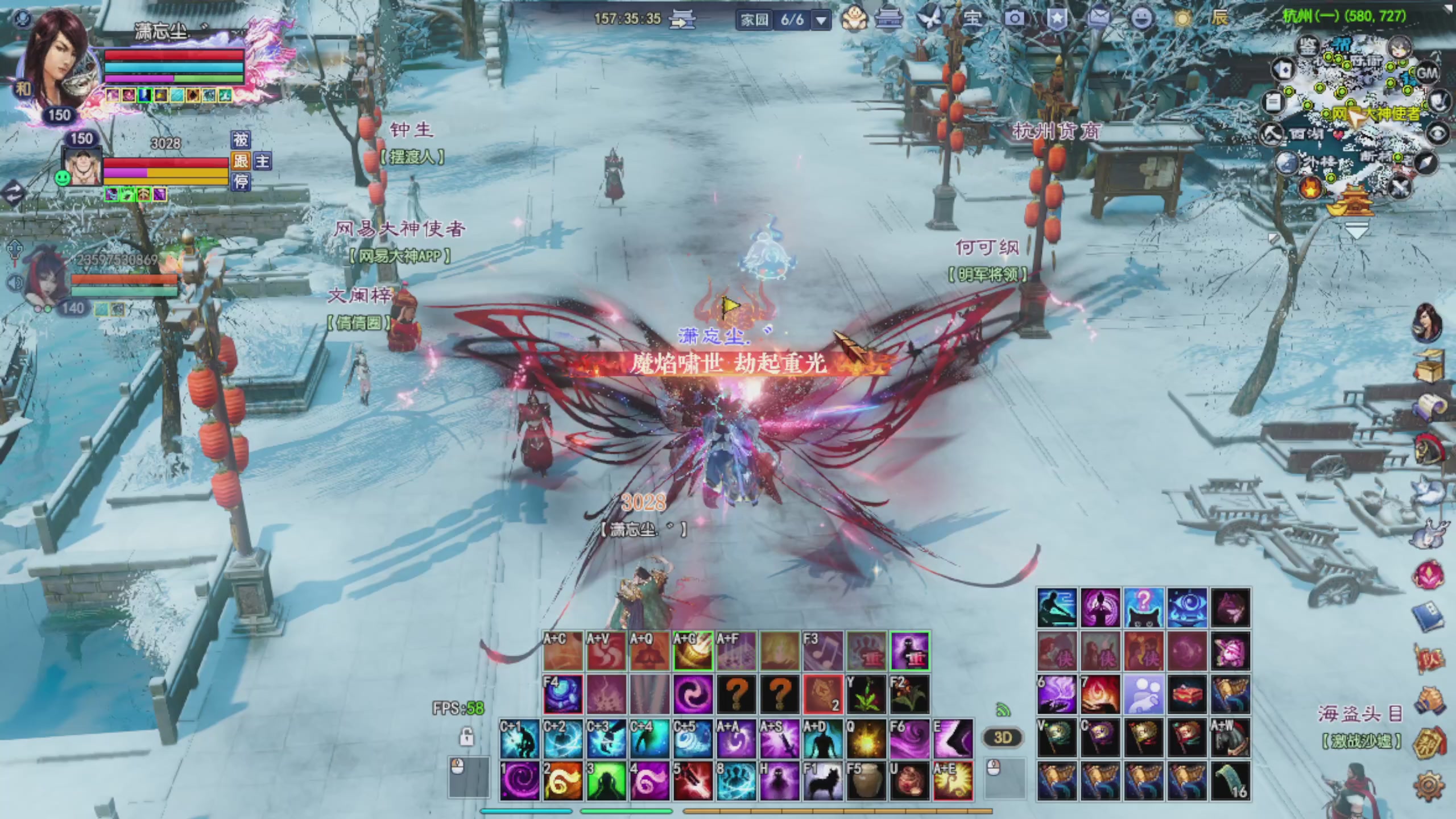Viewport: 1456px width, 819px height.
Task: Open the camera screenshot icon
Action: pyautogui.click(x=1014, y=18)
